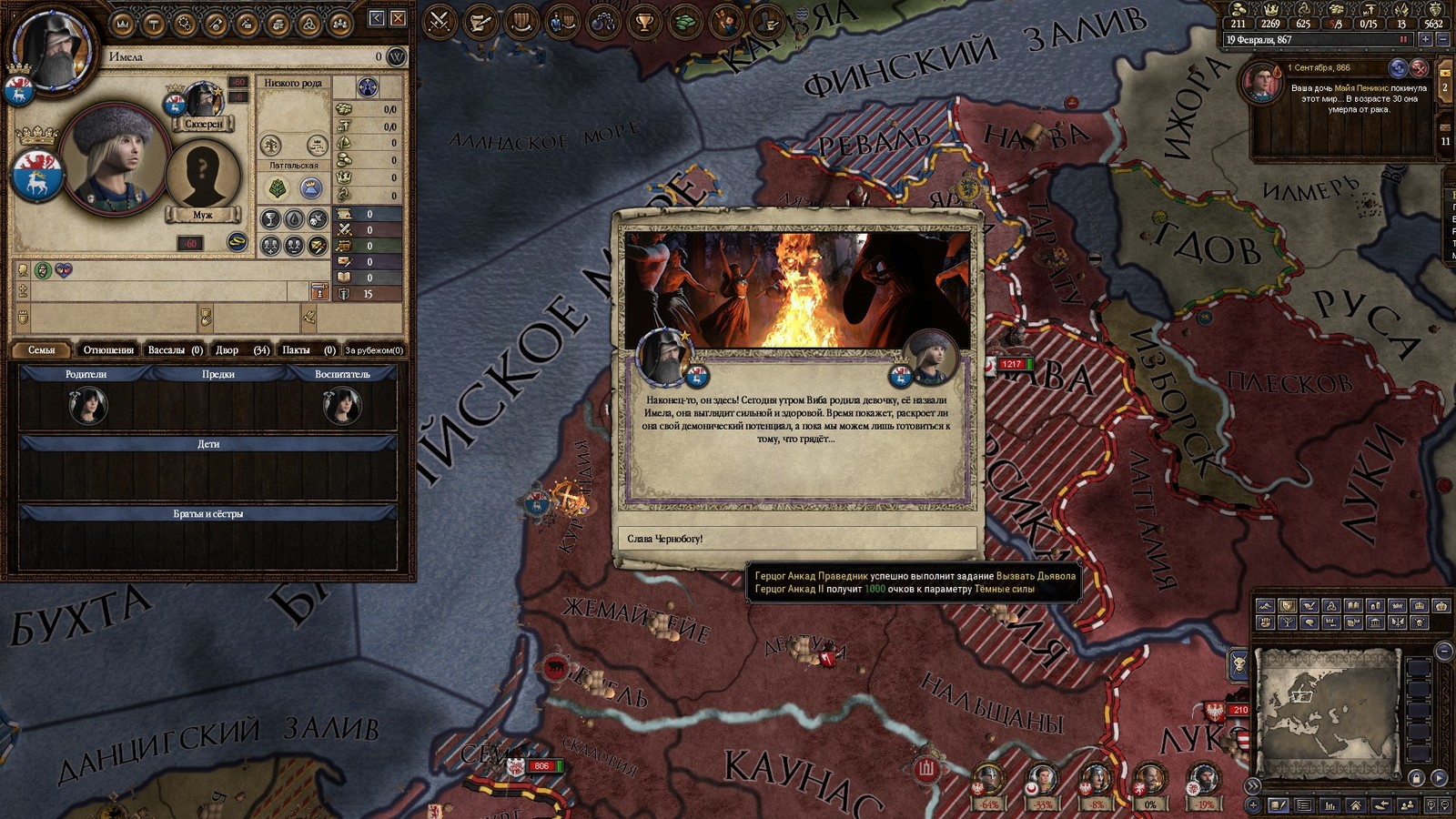Select the unknown Муж silhouette portrait
This screenshot has height=819, width=1456.
pos(202,175)
